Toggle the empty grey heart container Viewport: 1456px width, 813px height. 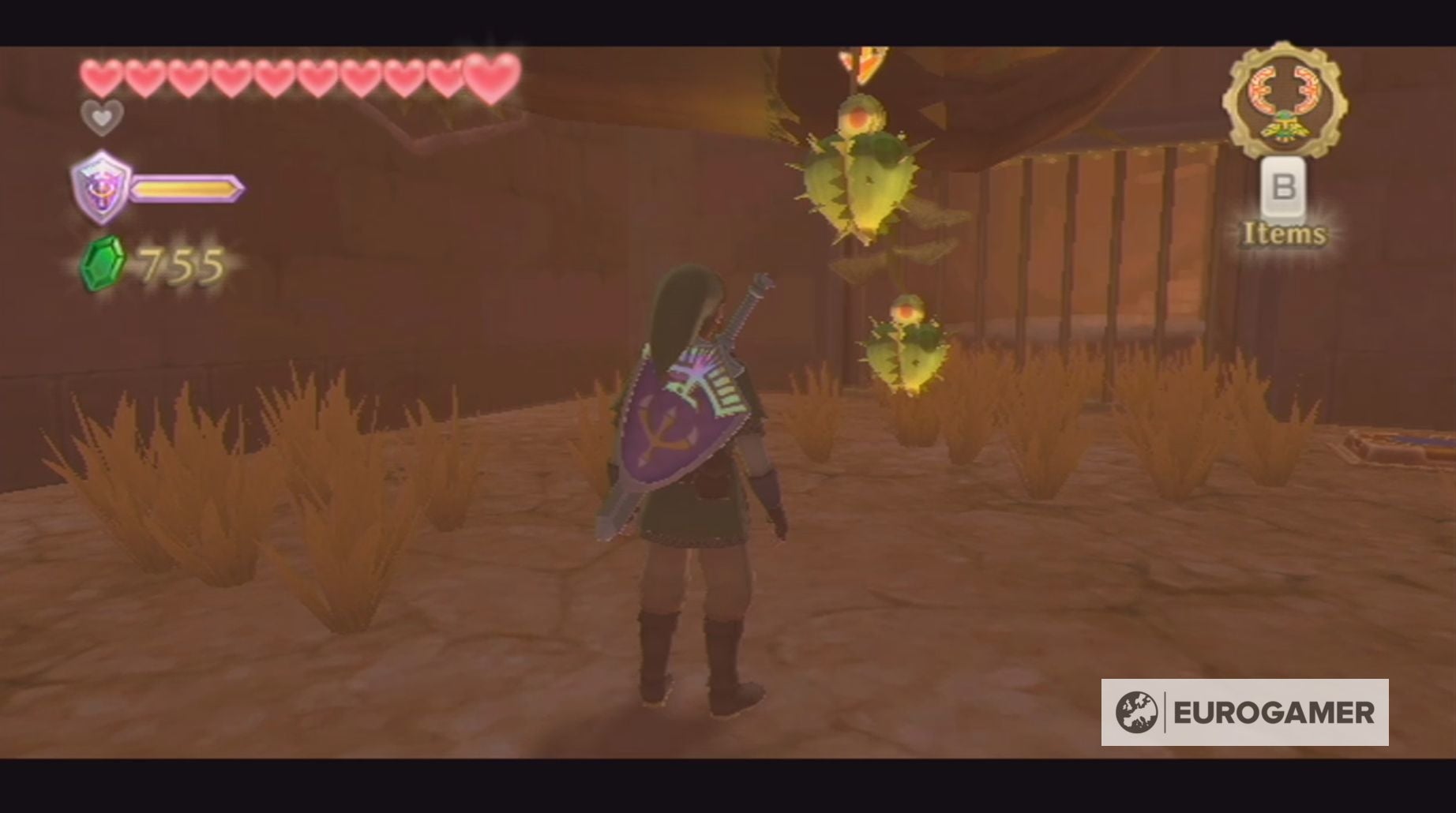101,118
